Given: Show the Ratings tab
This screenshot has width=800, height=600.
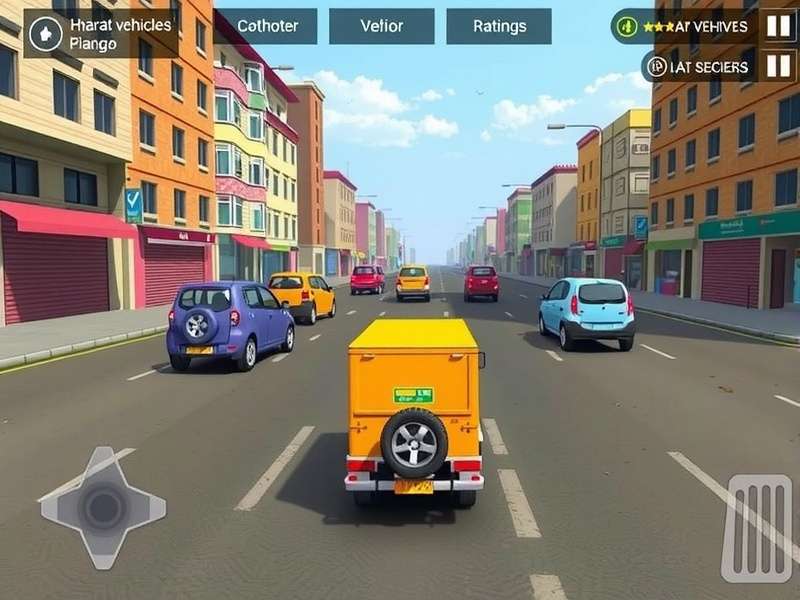Looking at the screenshot, I should point(498,26).
